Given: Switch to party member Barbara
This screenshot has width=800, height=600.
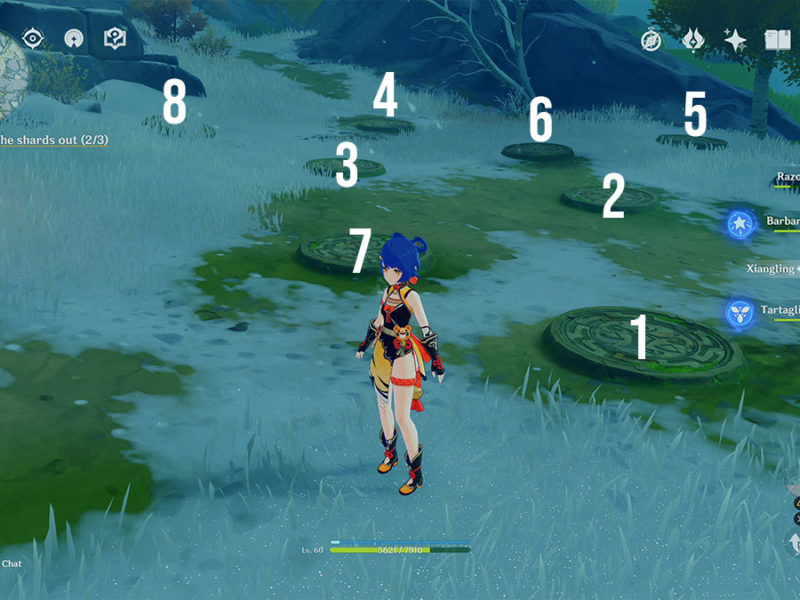Looking at the screenshot, I should pyautogui.click(x=782, y=222).
